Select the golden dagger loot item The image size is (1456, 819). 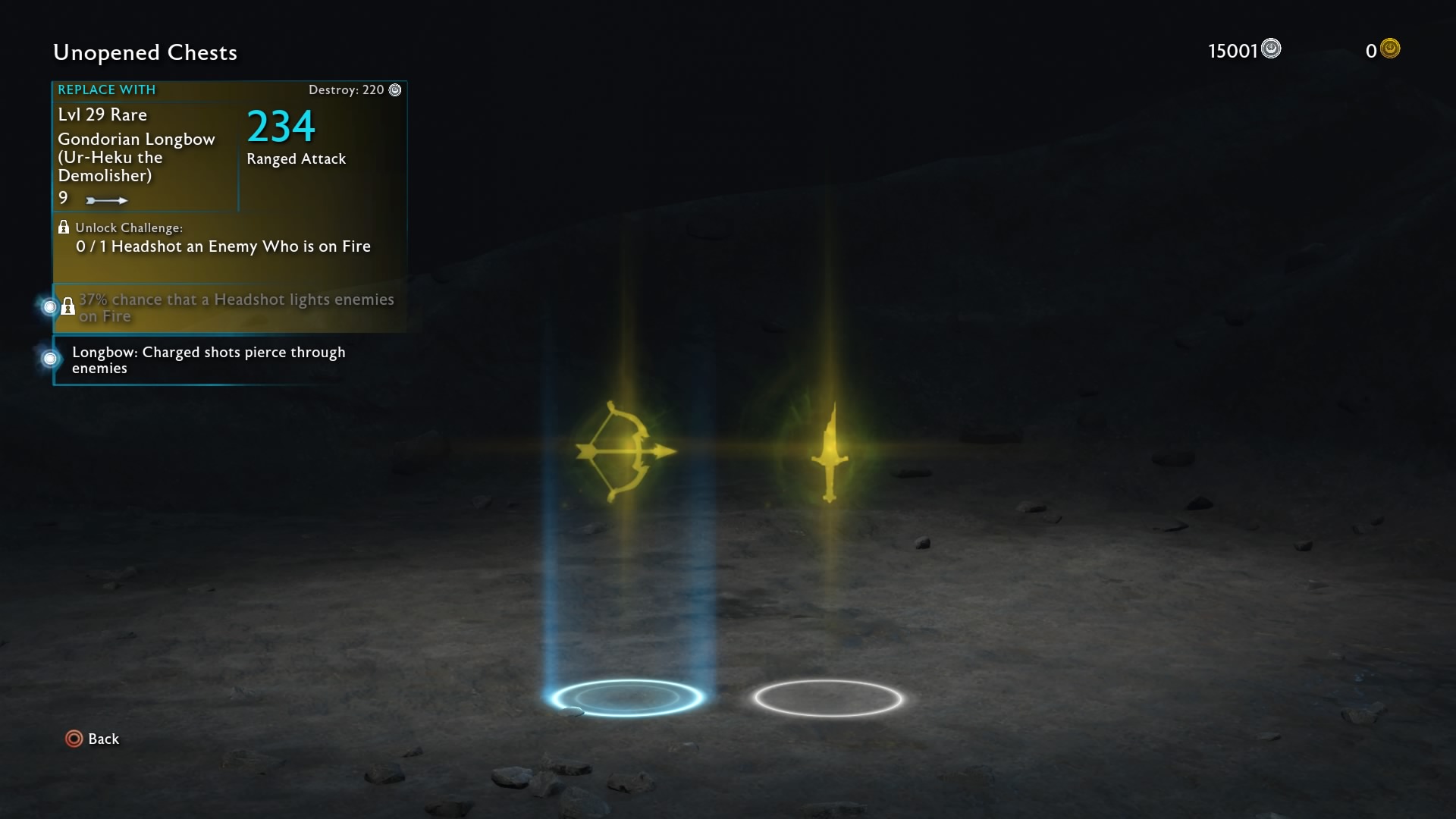tap(830, 453)
